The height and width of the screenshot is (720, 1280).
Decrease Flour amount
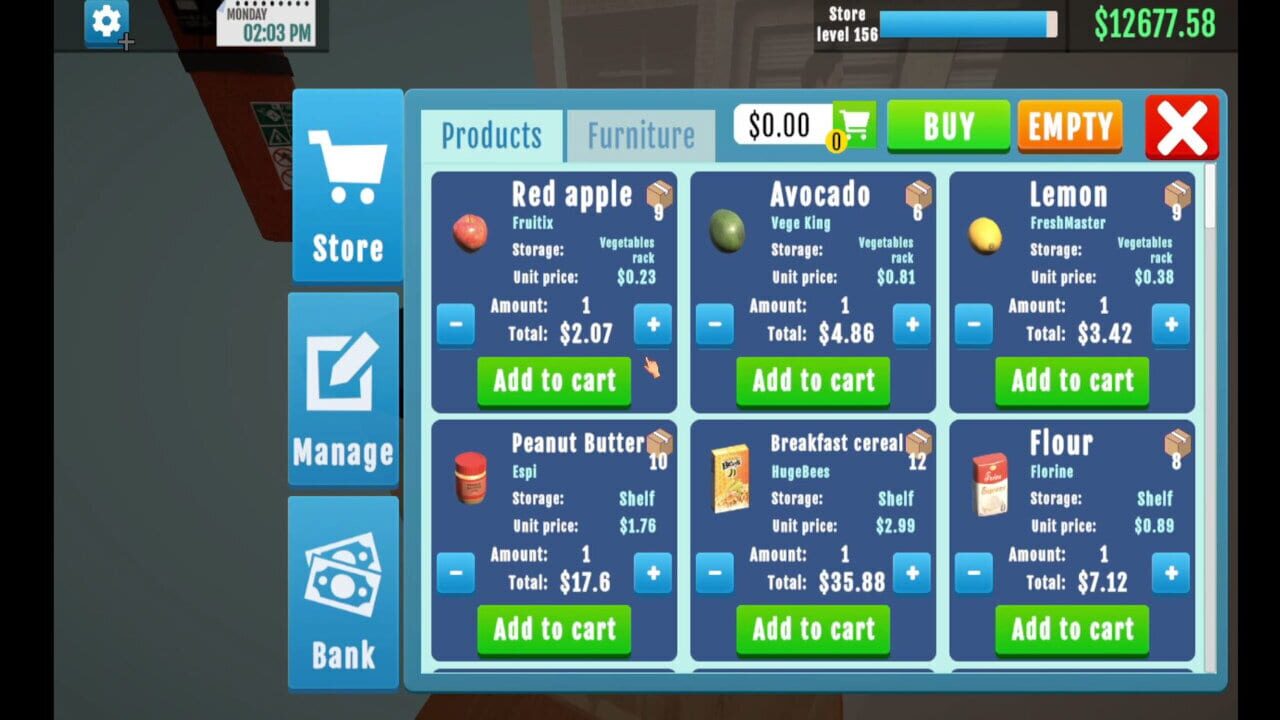(x=973, y=573)
